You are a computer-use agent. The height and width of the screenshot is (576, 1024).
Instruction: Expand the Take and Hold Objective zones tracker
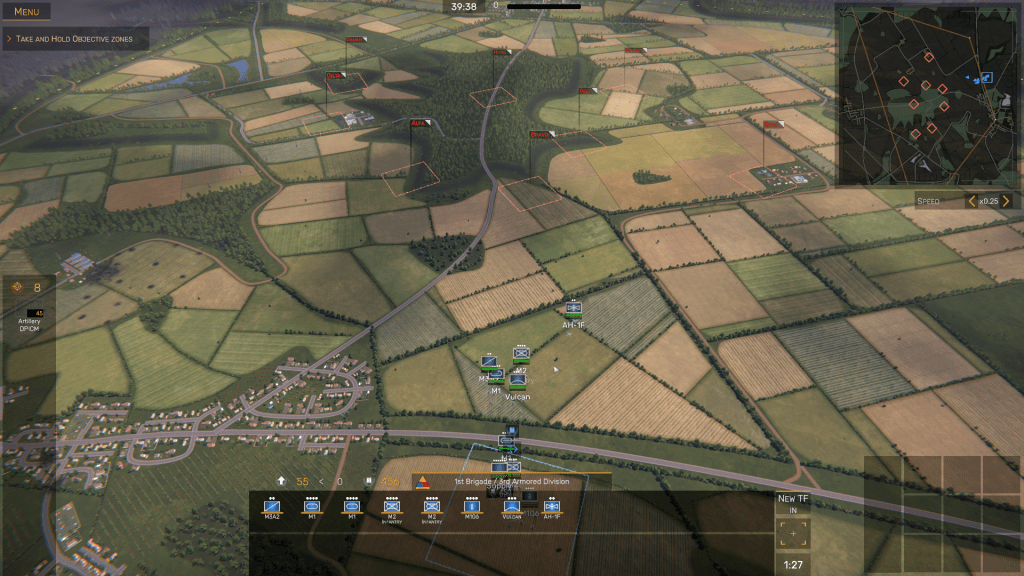(x=76, y=39)
